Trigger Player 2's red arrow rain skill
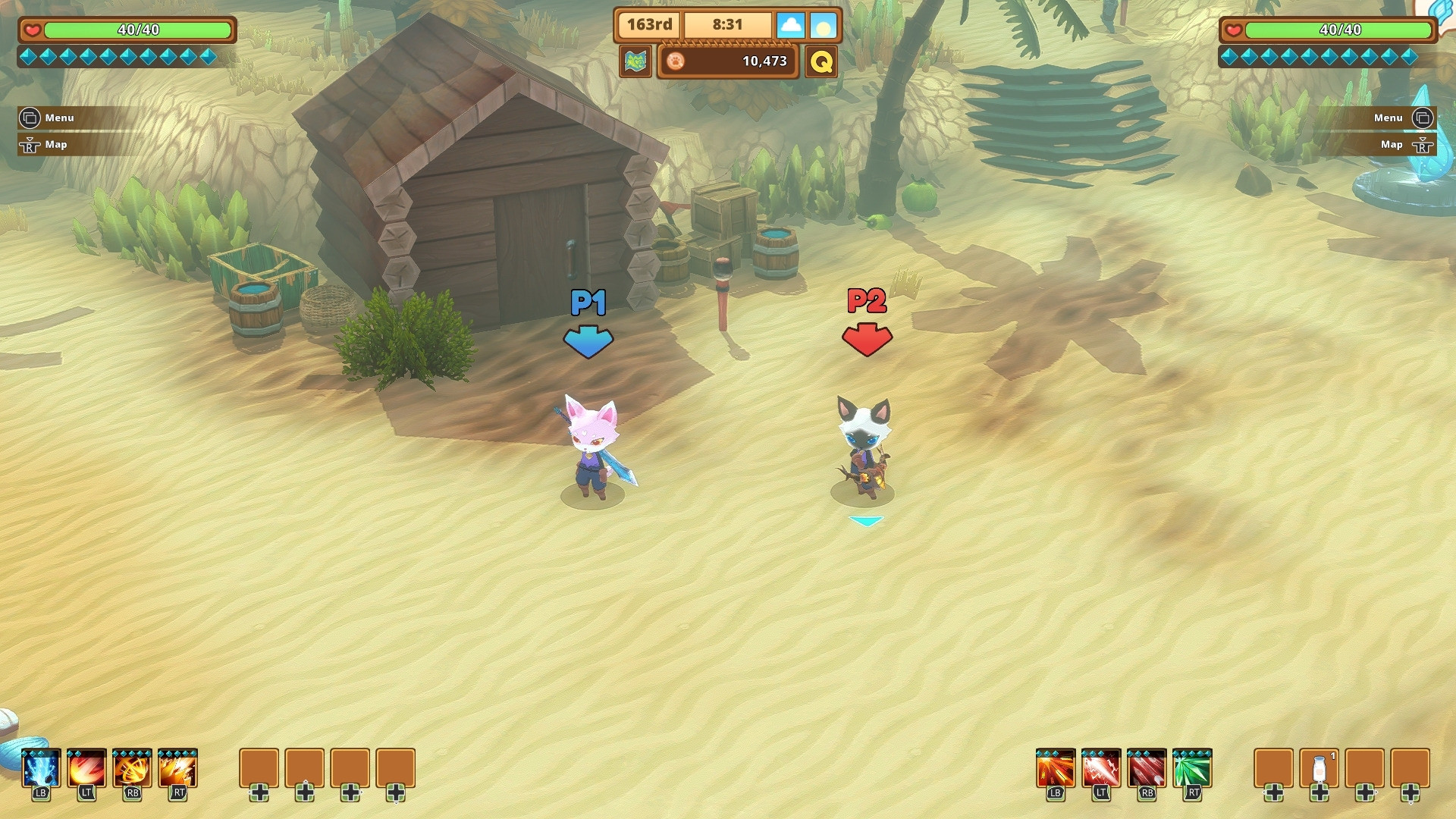The height and width of the screenshot is (819, 1456). coord(1147,770)
